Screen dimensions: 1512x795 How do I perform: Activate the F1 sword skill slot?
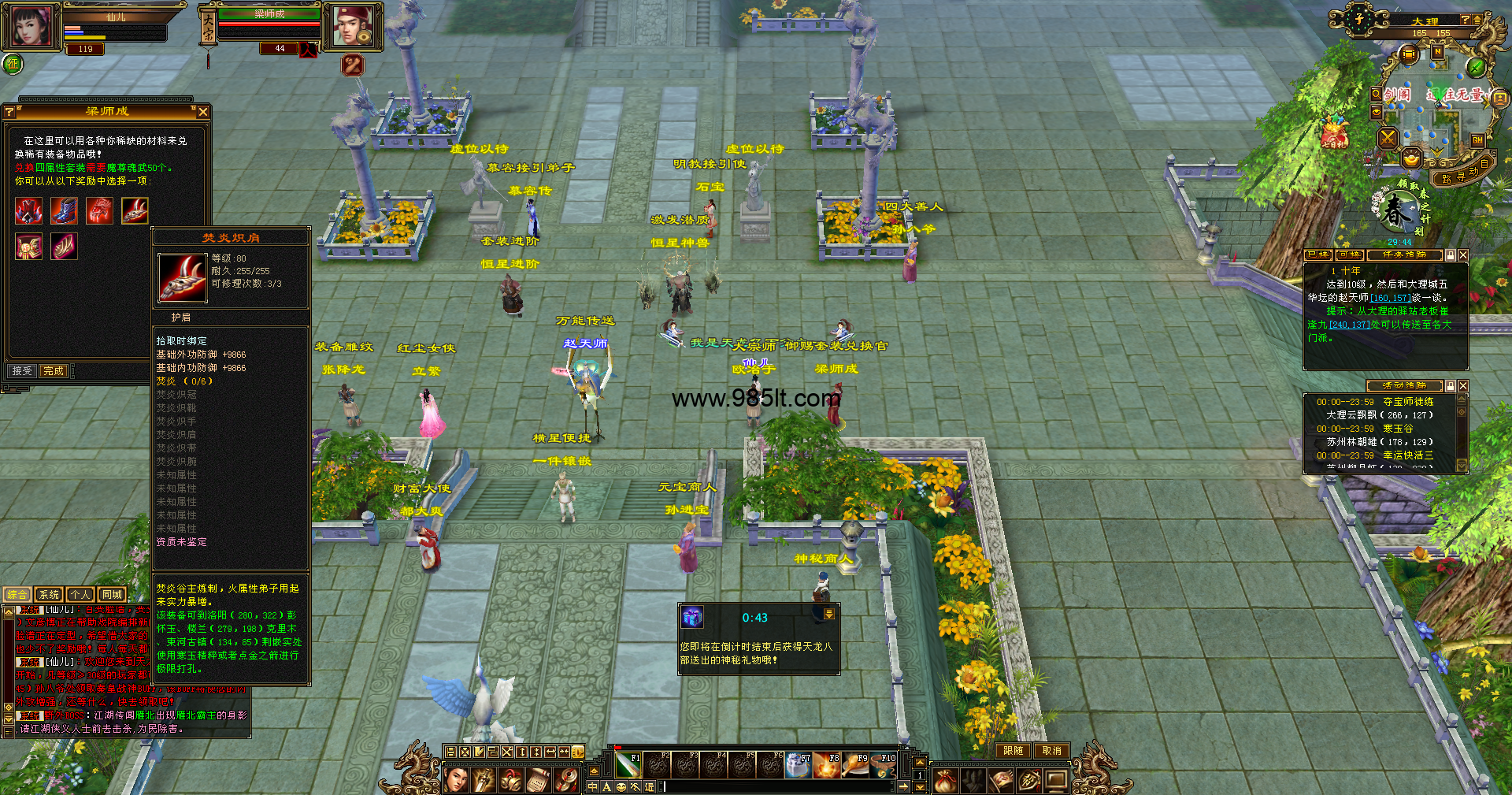(628, 765)
